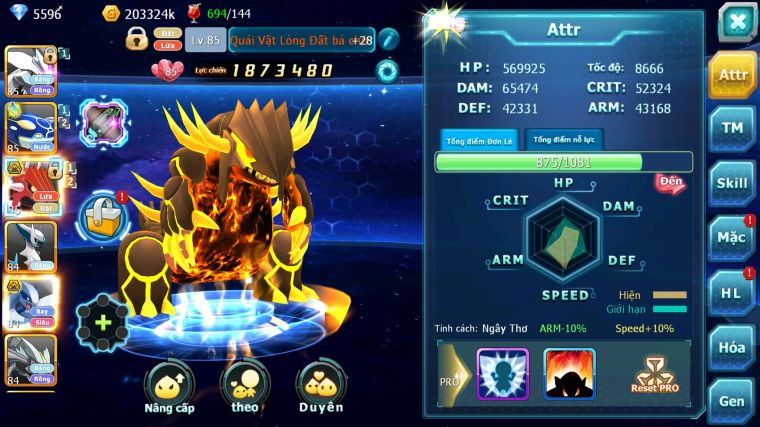Switch to the Mặc tab

pyautogui.click(x=733, y=238)
